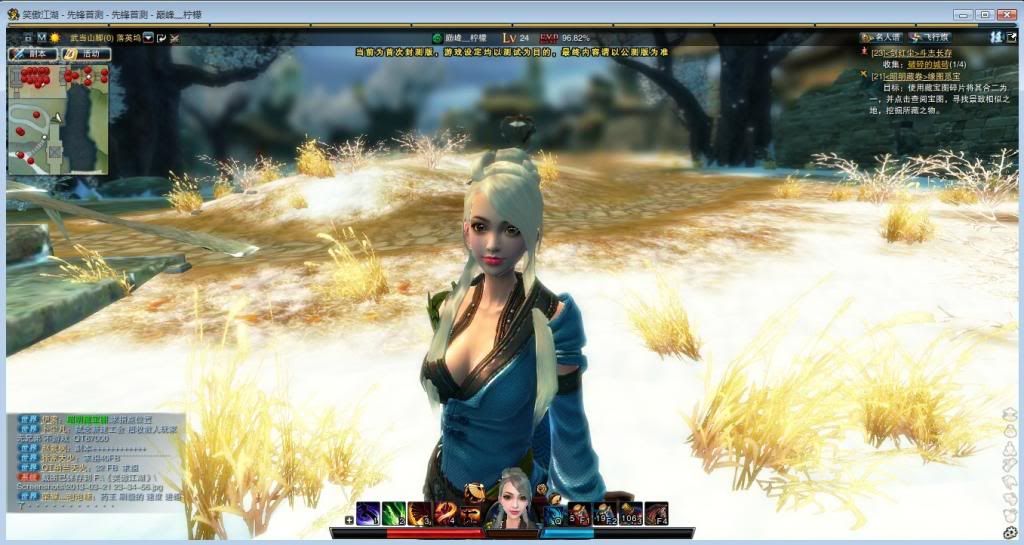The image size is (1024, 545).
Task: Select the level 21 treasure quest link
Action: click(915, 76)
